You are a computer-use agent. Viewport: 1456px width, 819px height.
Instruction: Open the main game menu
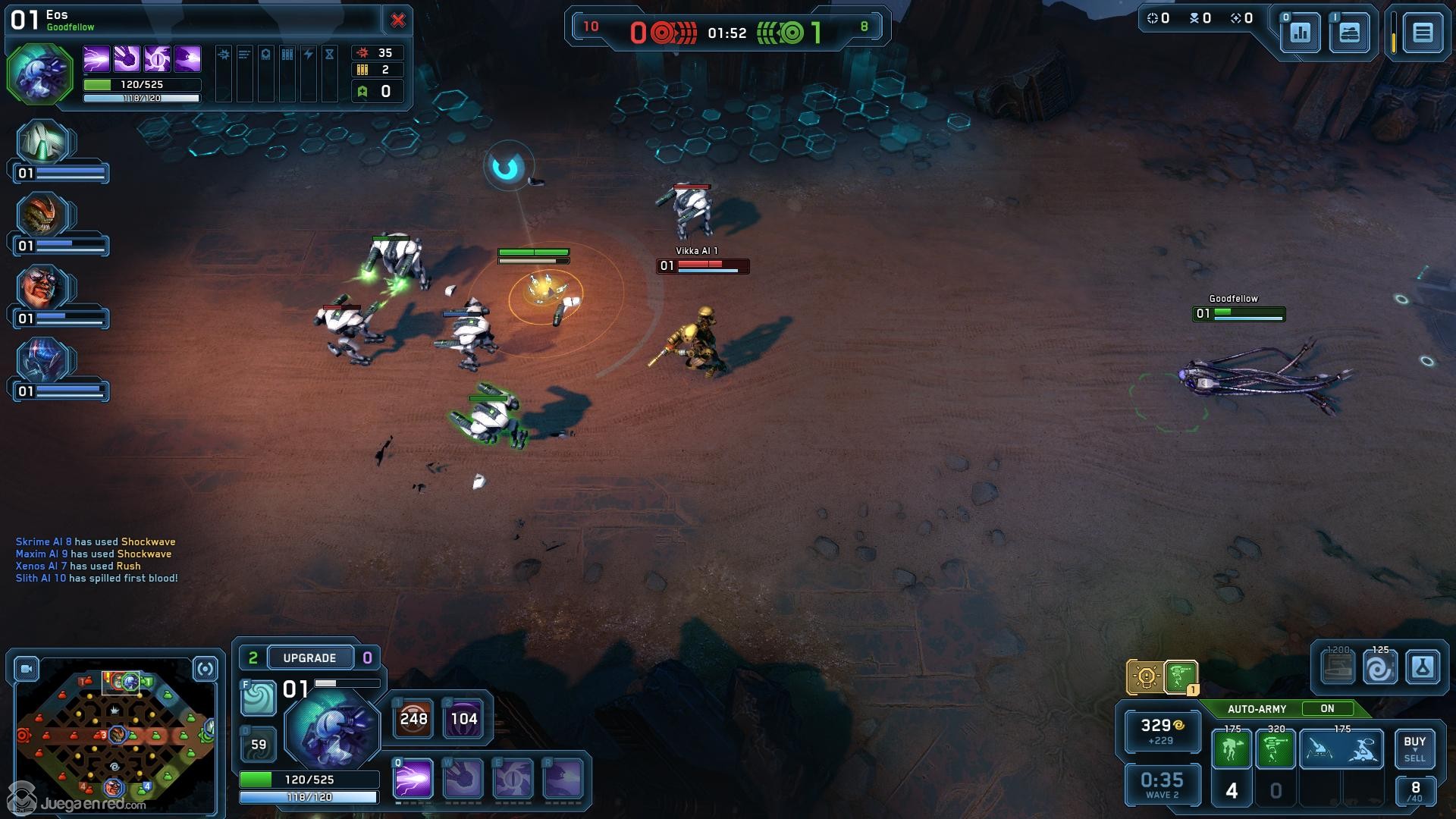pyautogui.click(x=1422, y=33)
